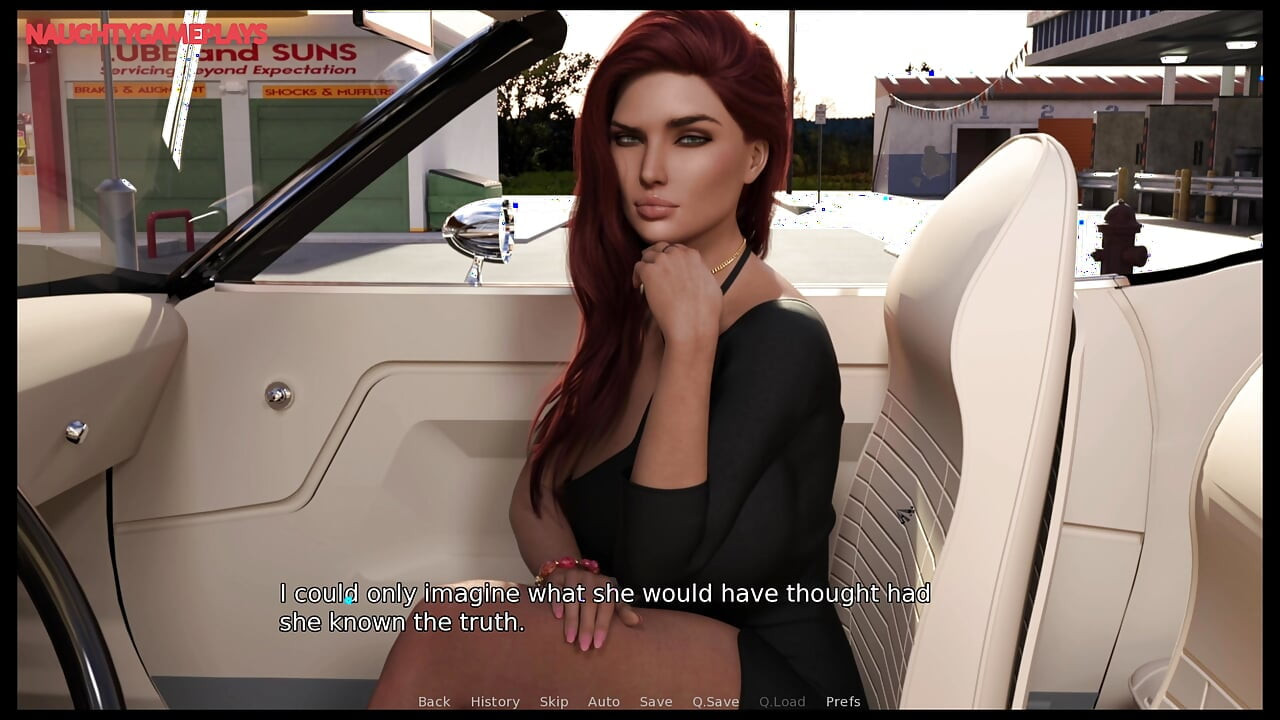Image resolution: width=1280 pixels, height=720 pixels.
Task: Click Save to open the save screen
Action: click(x=656, y=701)
